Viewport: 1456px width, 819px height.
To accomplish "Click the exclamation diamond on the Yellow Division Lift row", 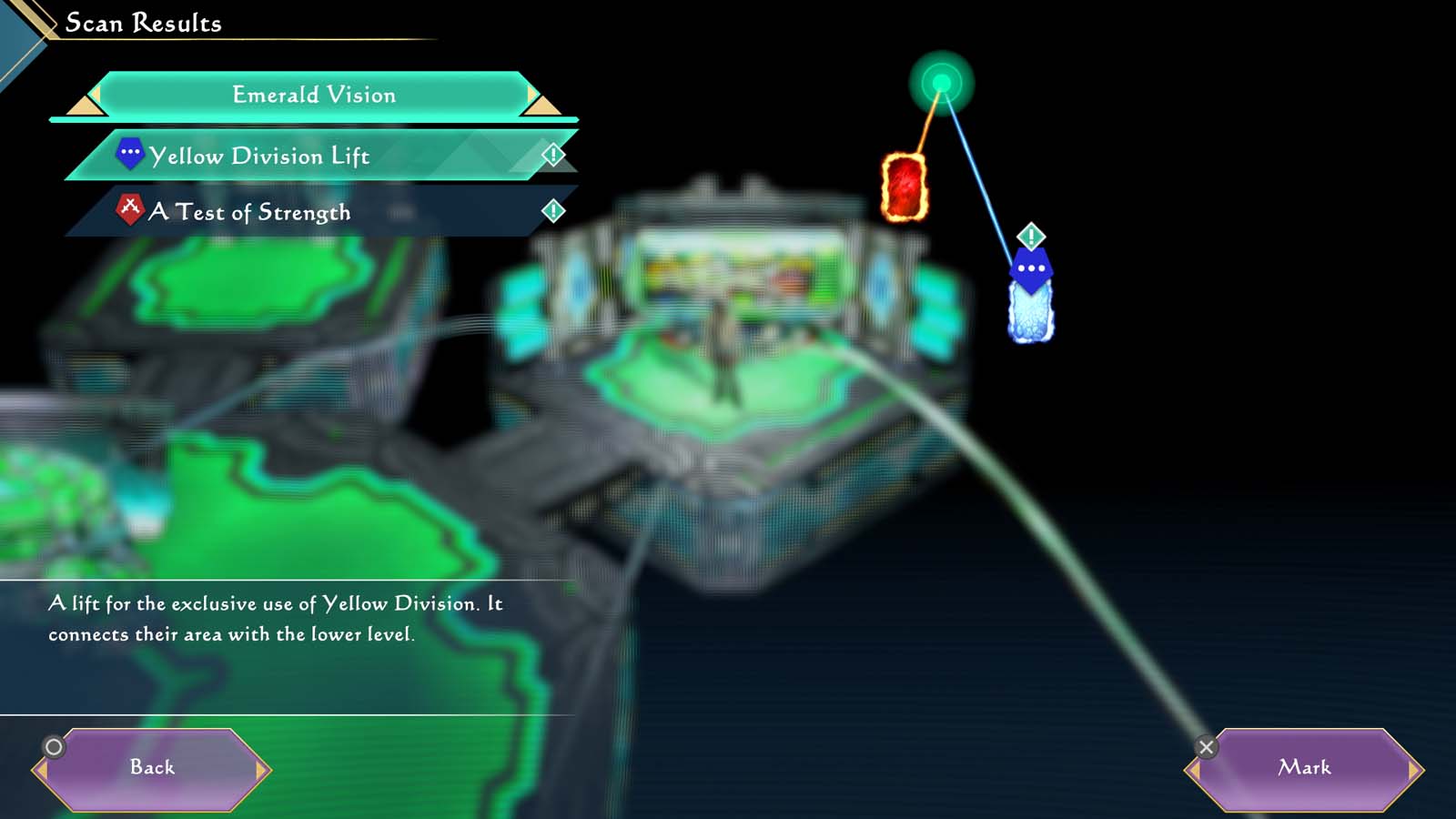I will (x=552, y=155).
